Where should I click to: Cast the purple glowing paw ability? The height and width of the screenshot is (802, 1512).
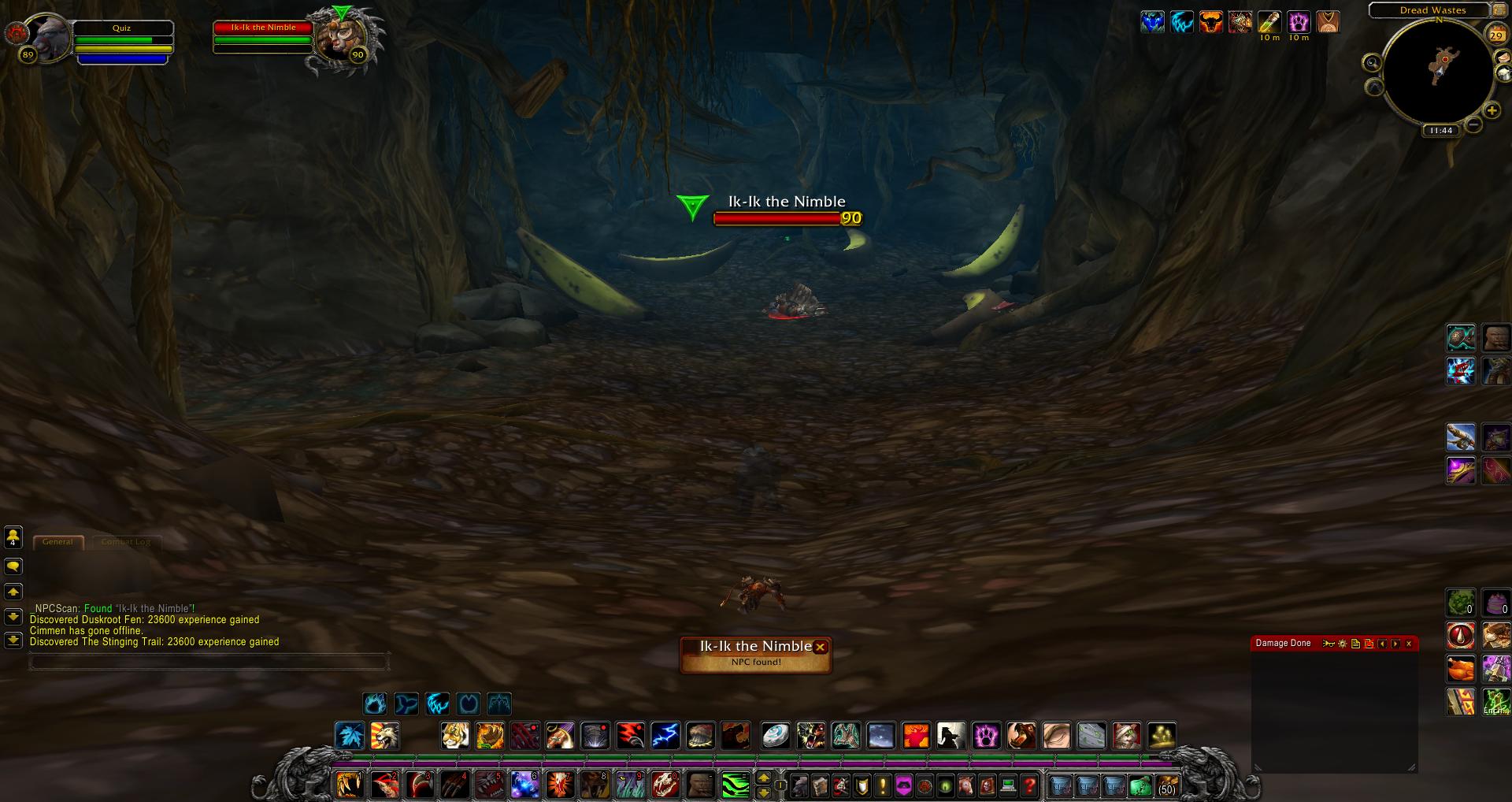pos(986,736)
